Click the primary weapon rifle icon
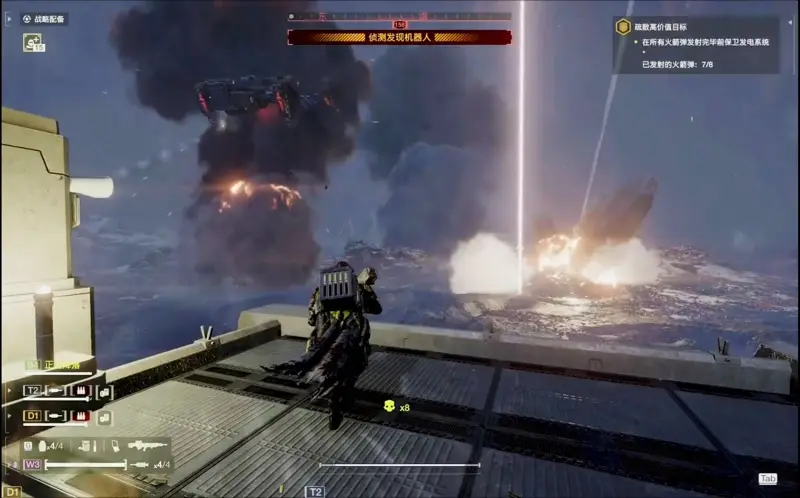The width and height of the screenshot is (800, 498). [148, 445]
